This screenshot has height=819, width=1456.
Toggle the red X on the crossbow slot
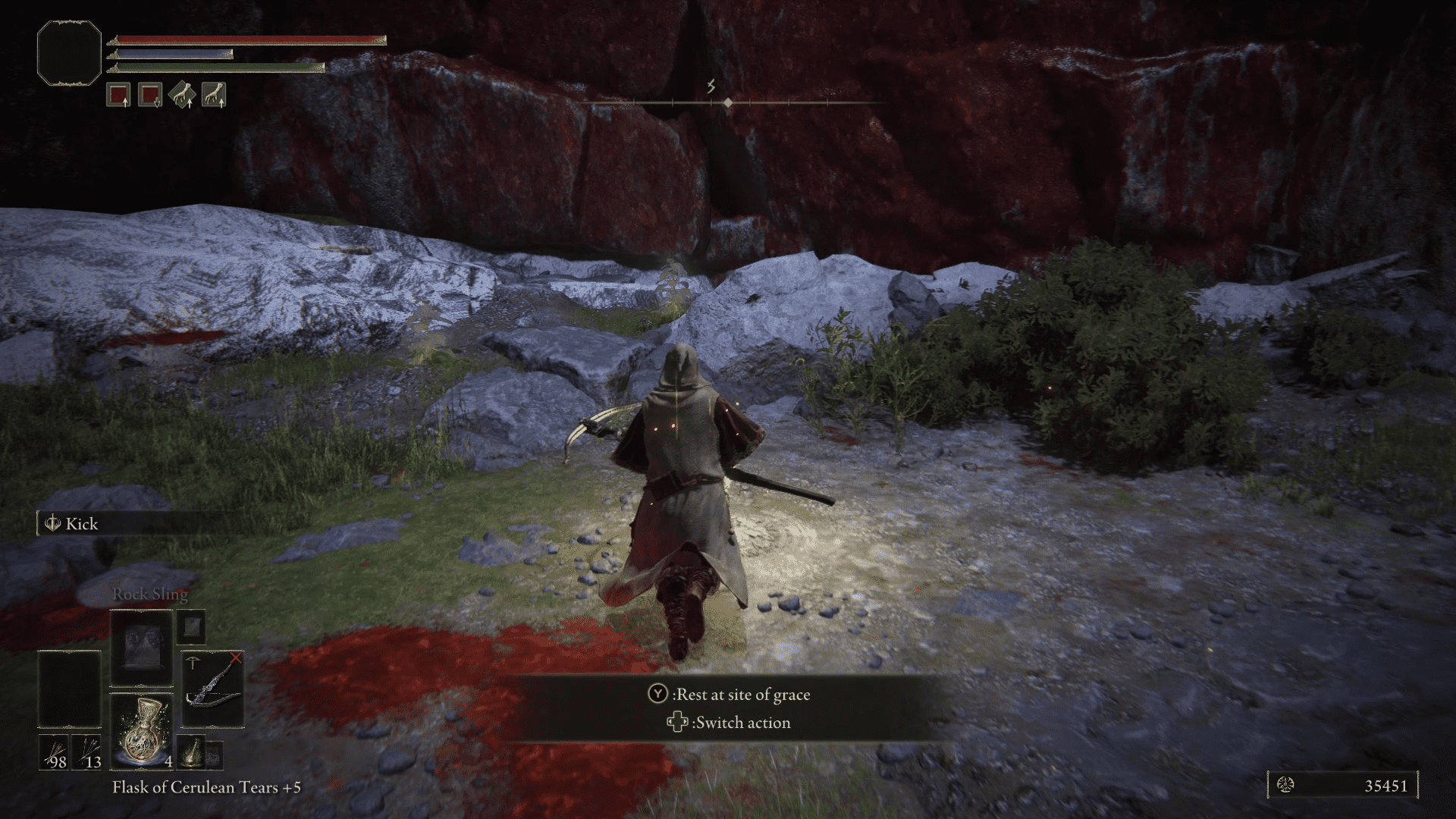coord(236,657)
